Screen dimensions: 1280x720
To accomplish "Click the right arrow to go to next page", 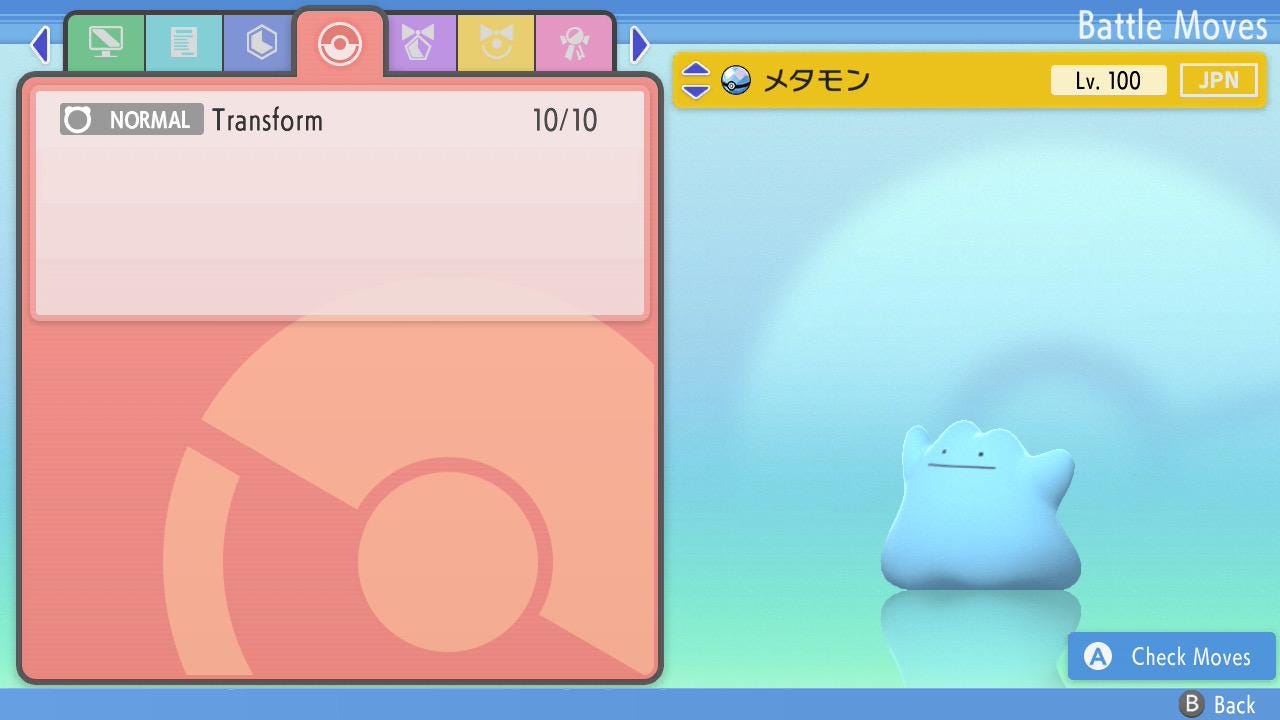I will click(639, 44).
